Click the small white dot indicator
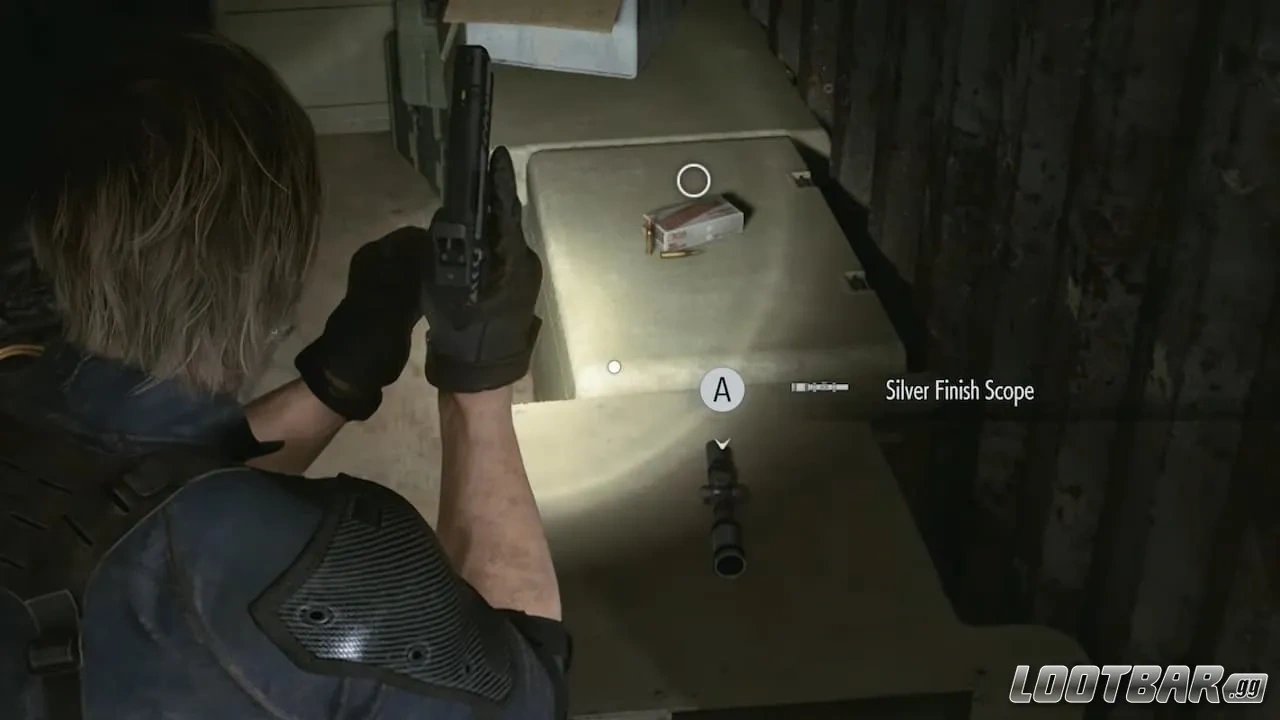The image size is (1280, 720). click(613, 366)
